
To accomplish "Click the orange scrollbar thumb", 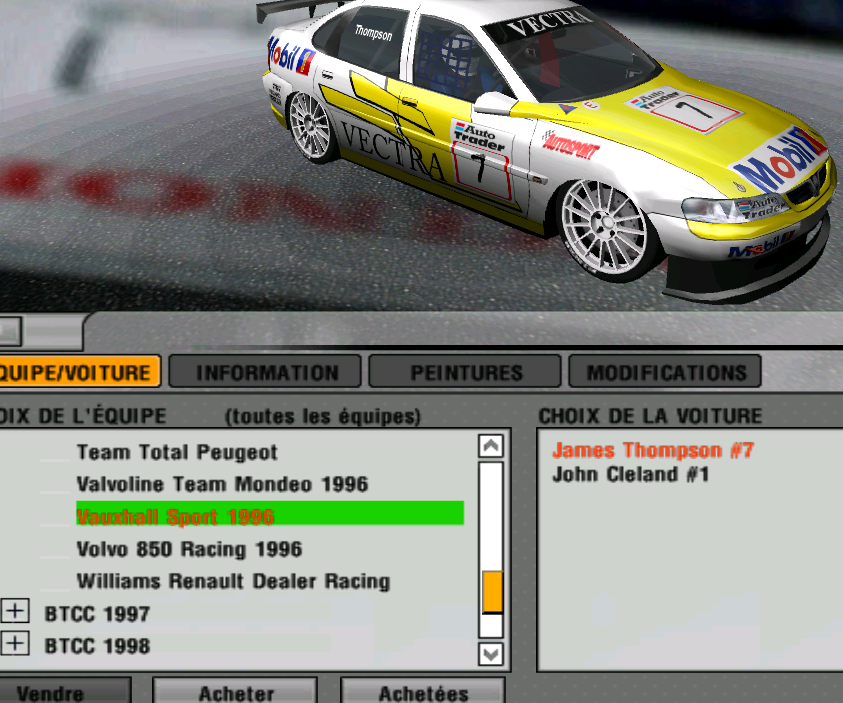I will point(492,592).
